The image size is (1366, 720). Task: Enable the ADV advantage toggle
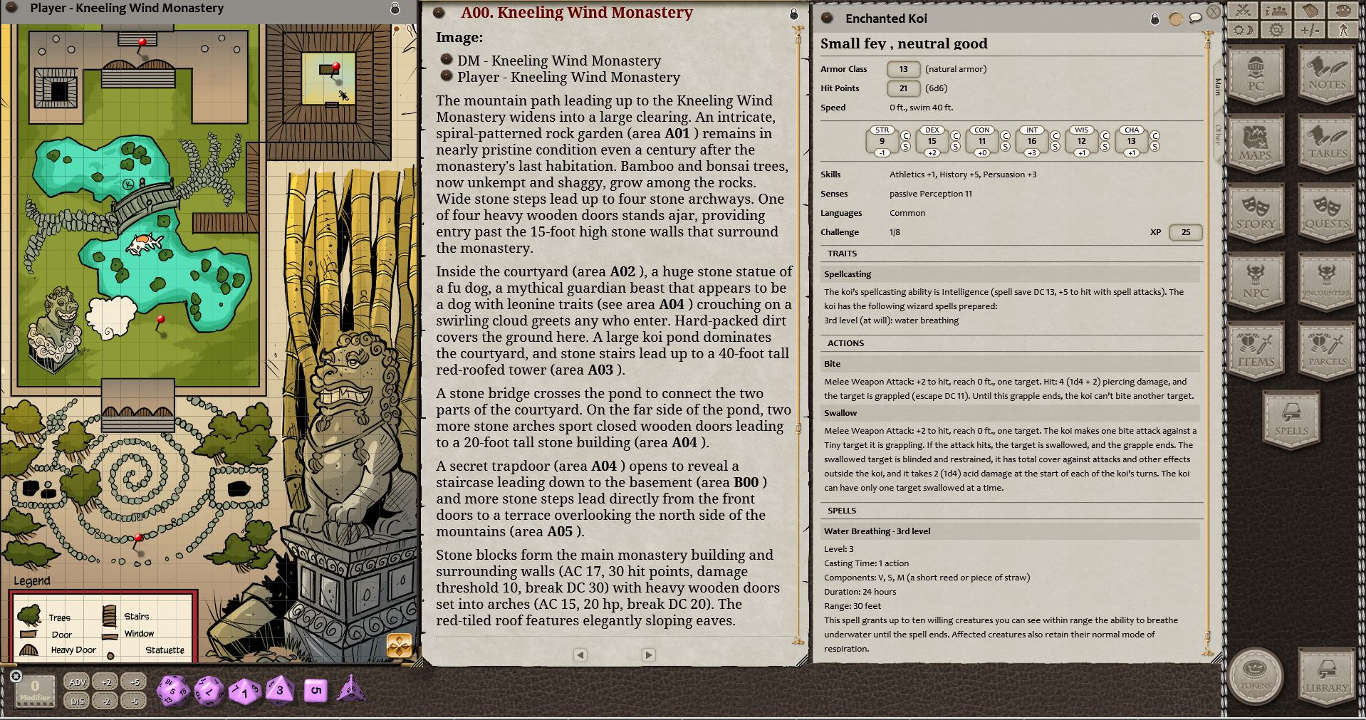(76, 681)
